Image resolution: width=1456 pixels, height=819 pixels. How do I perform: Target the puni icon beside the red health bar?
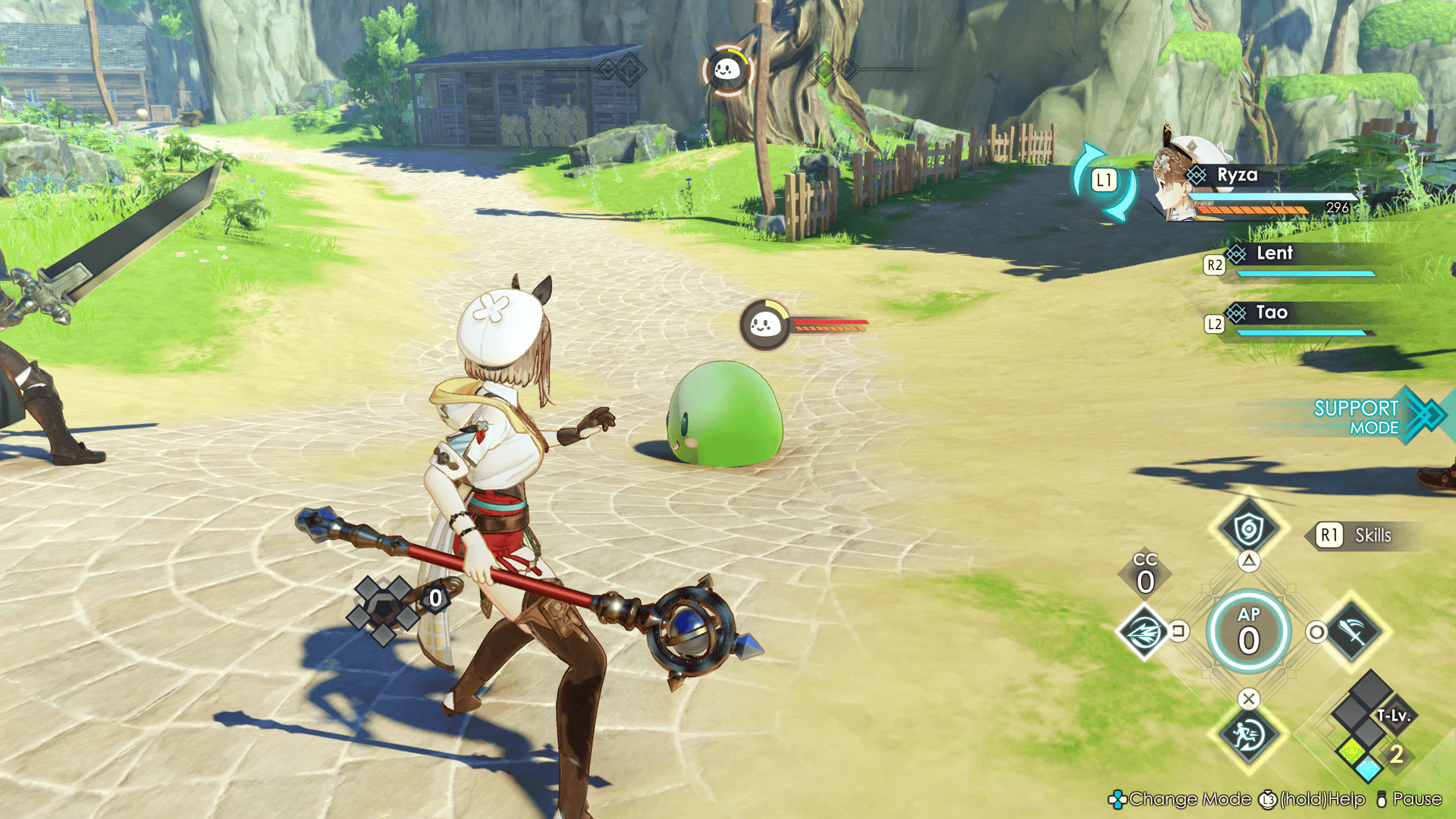764,325
